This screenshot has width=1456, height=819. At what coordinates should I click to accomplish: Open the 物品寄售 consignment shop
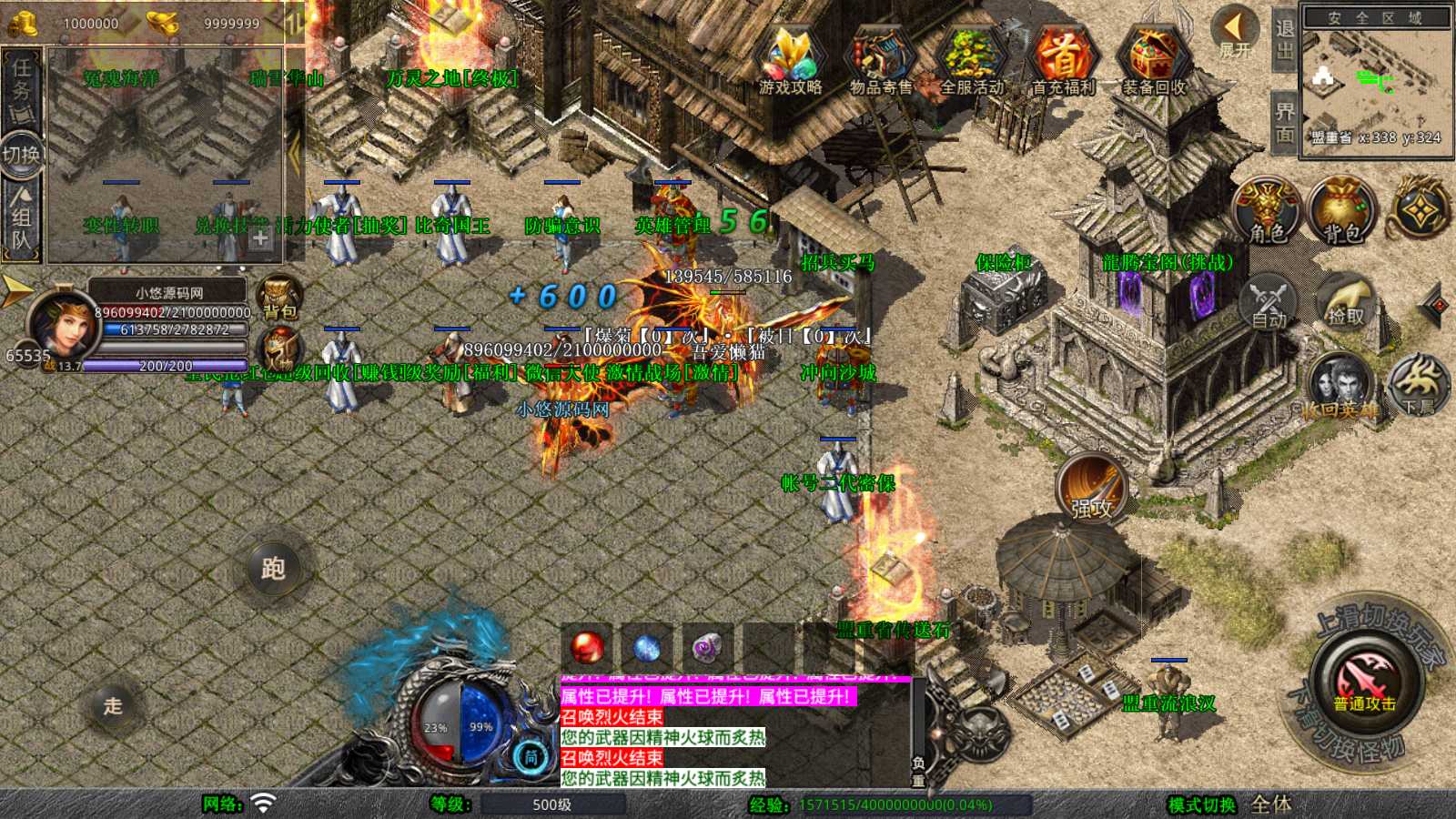coord(880,60)
